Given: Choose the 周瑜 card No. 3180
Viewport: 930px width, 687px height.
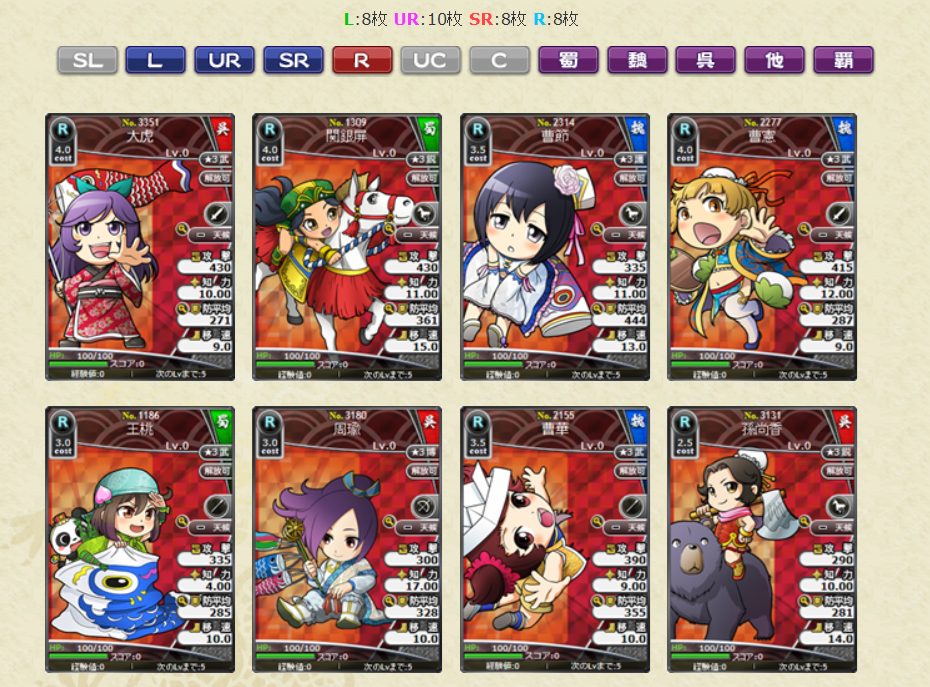Looking at the screenshot, I should 347,539.
